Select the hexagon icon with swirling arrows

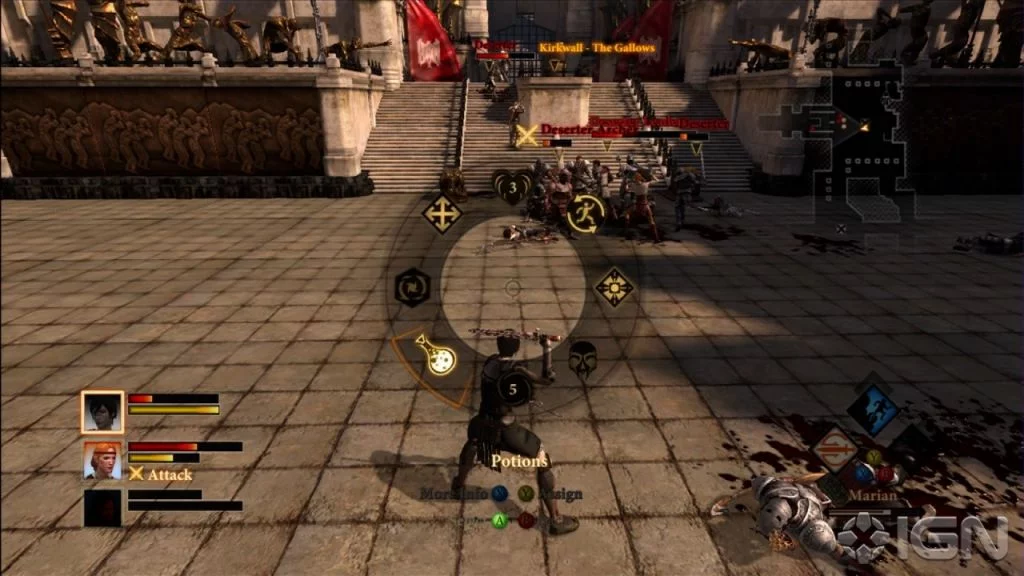412,288
